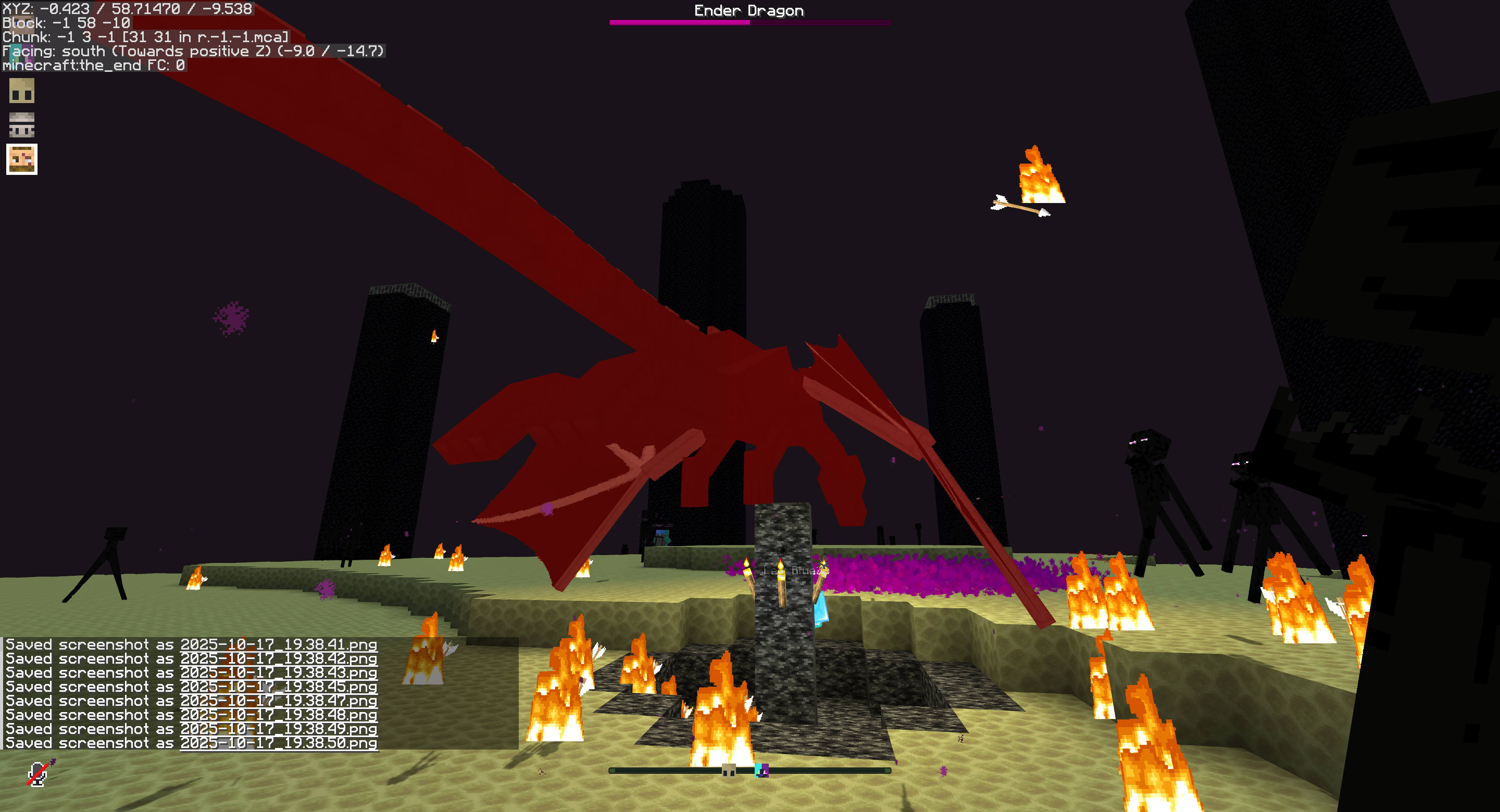Open screenshot link 2025-10-17_19.38.41.png

[279, 645]
